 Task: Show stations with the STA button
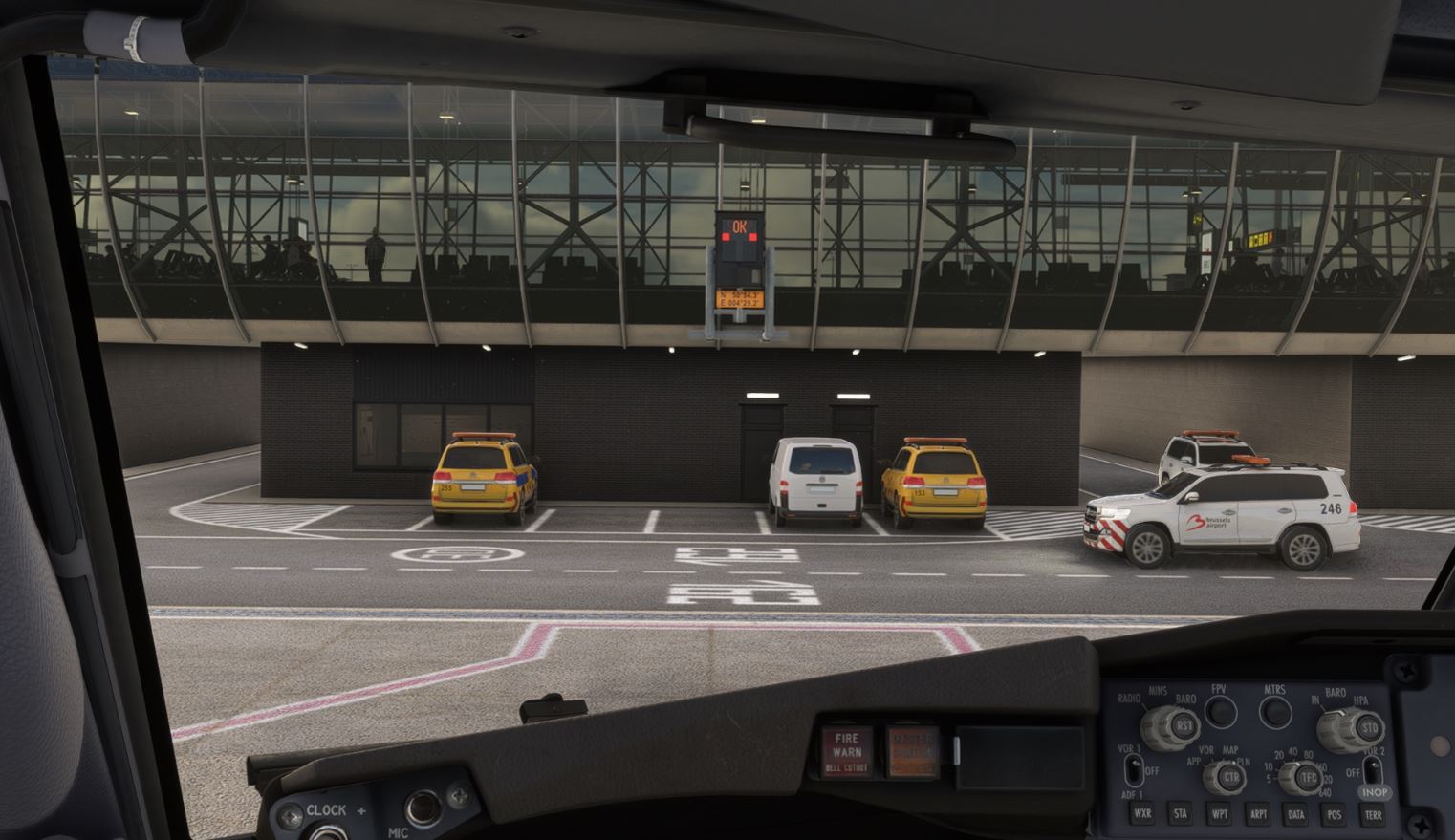pos(1181,815)
